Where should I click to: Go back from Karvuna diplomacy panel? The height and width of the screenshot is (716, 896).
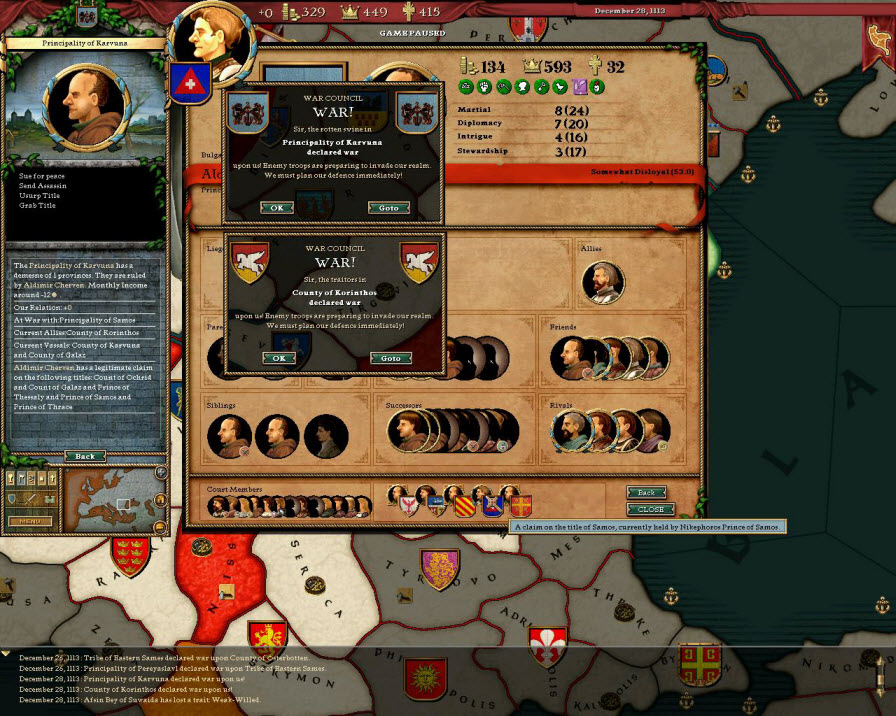[x=85, y=456]
